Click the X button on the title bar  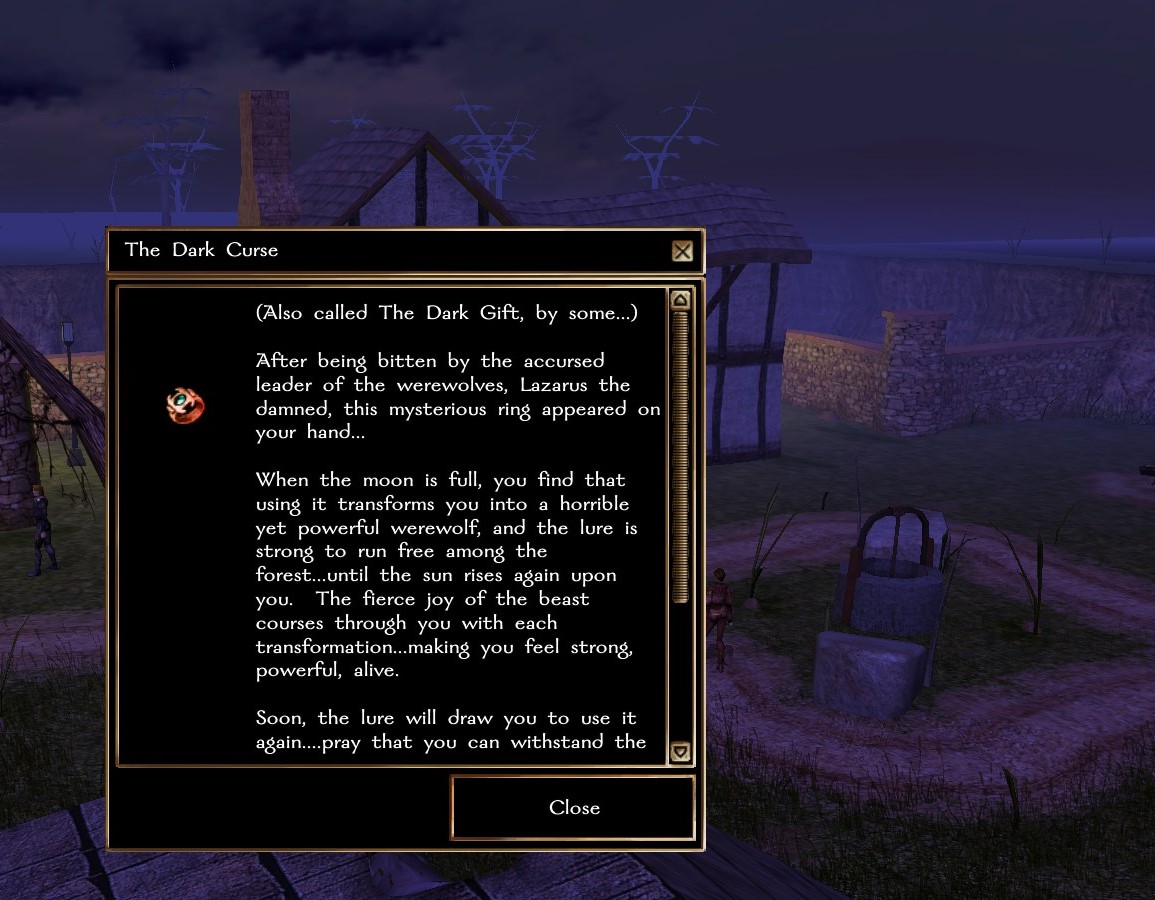(682, 251)
